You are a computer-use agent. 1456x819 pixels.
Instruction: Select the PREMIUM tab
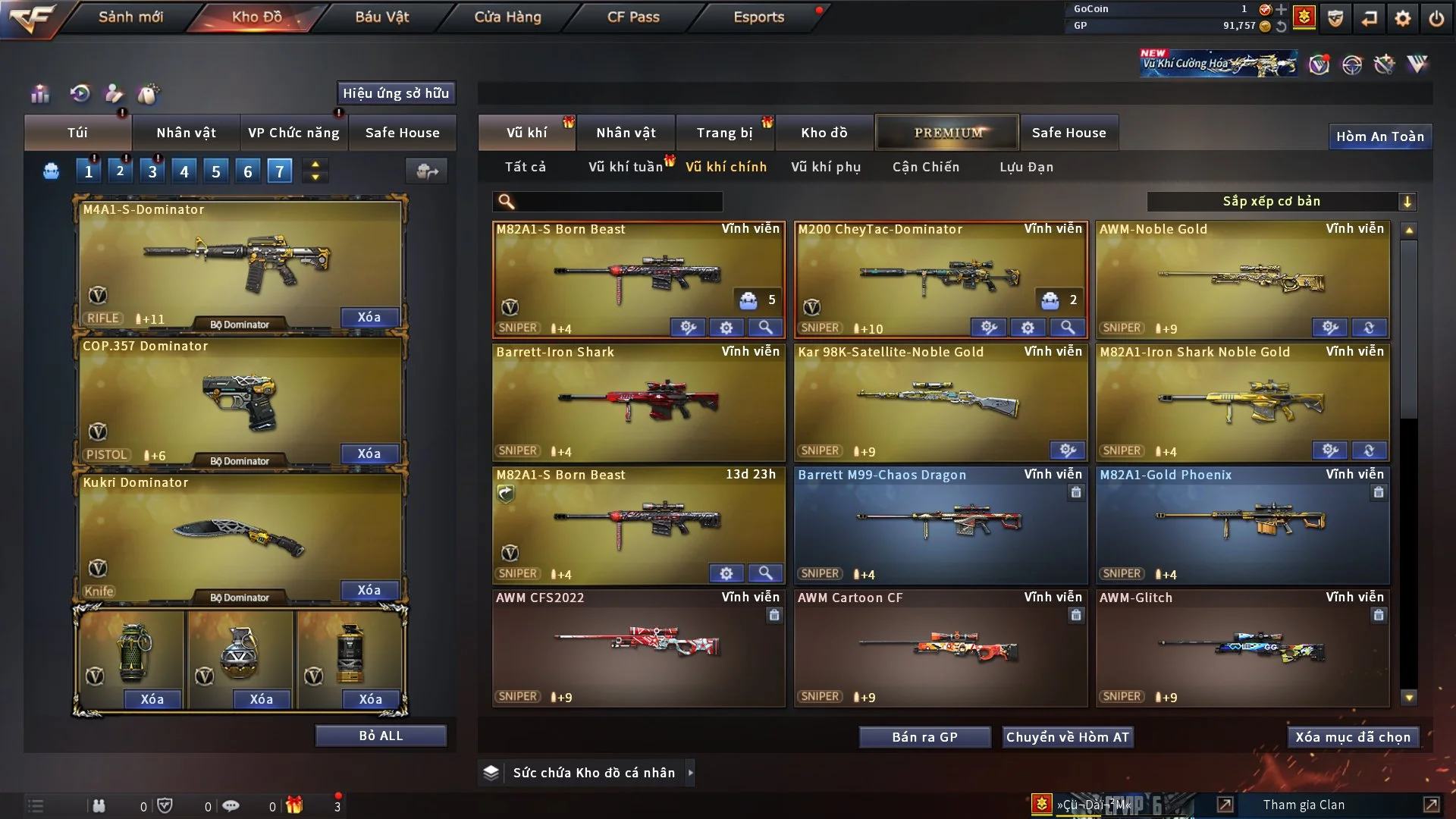click(x=947, y=133)
